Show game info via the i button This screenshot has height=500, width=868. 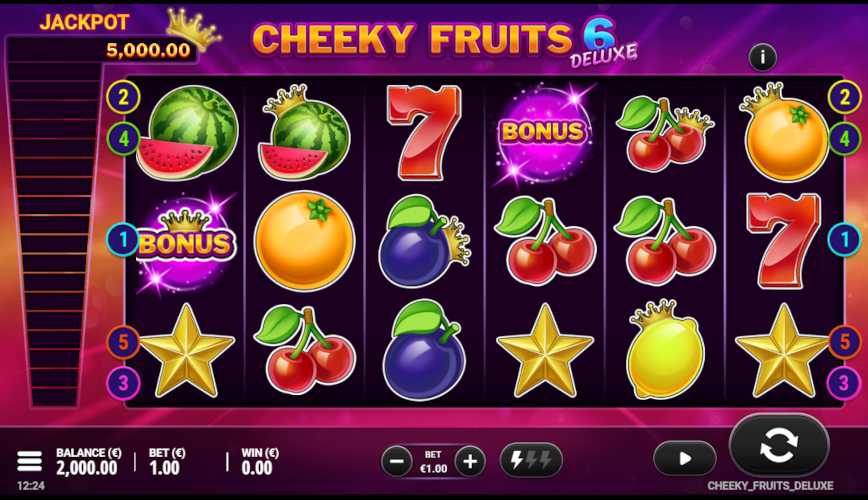pos(763,57)
